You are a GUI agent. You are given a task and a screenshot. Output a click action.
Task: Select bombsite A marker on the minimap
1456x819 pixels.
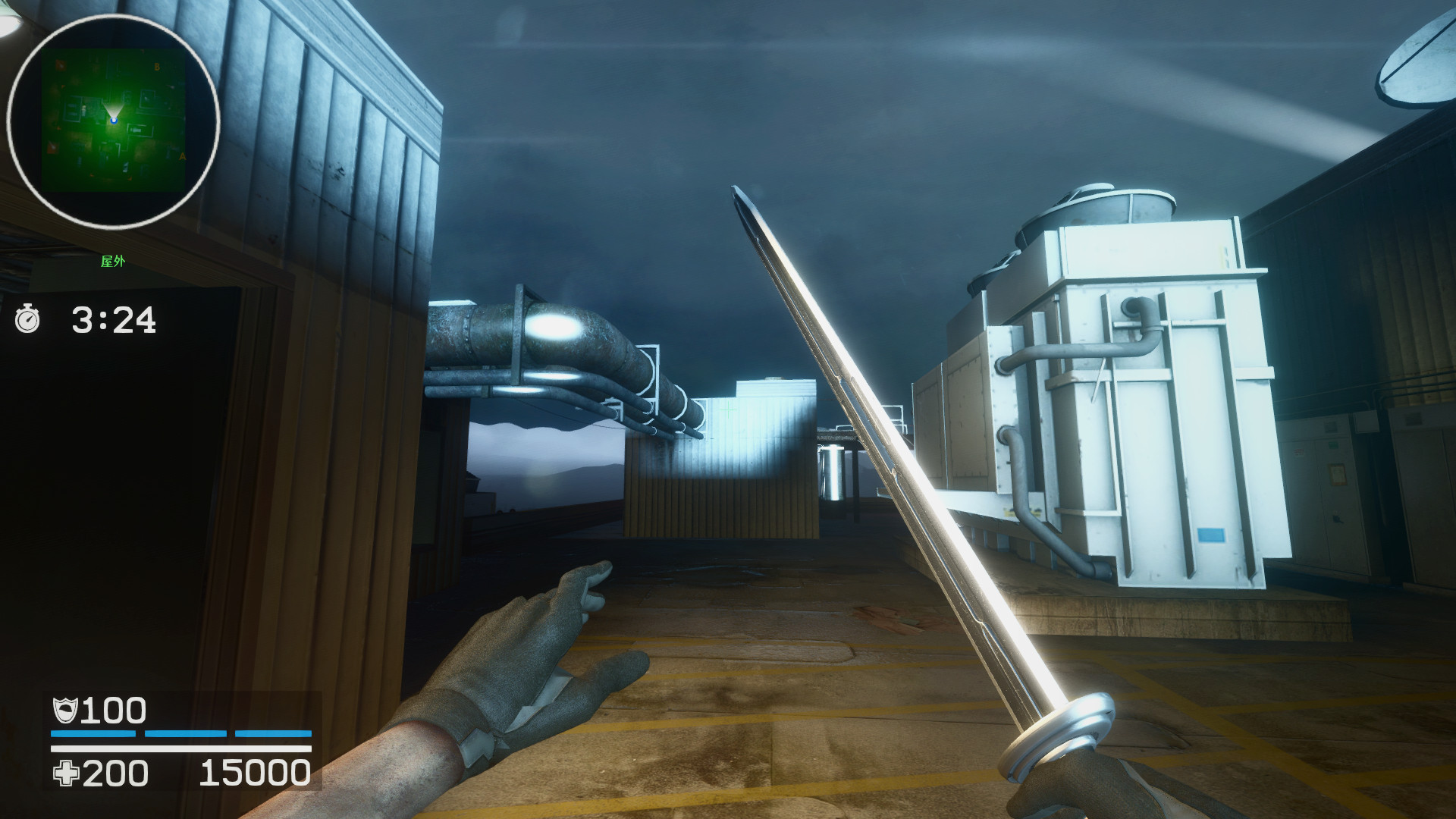coord(183,157)
